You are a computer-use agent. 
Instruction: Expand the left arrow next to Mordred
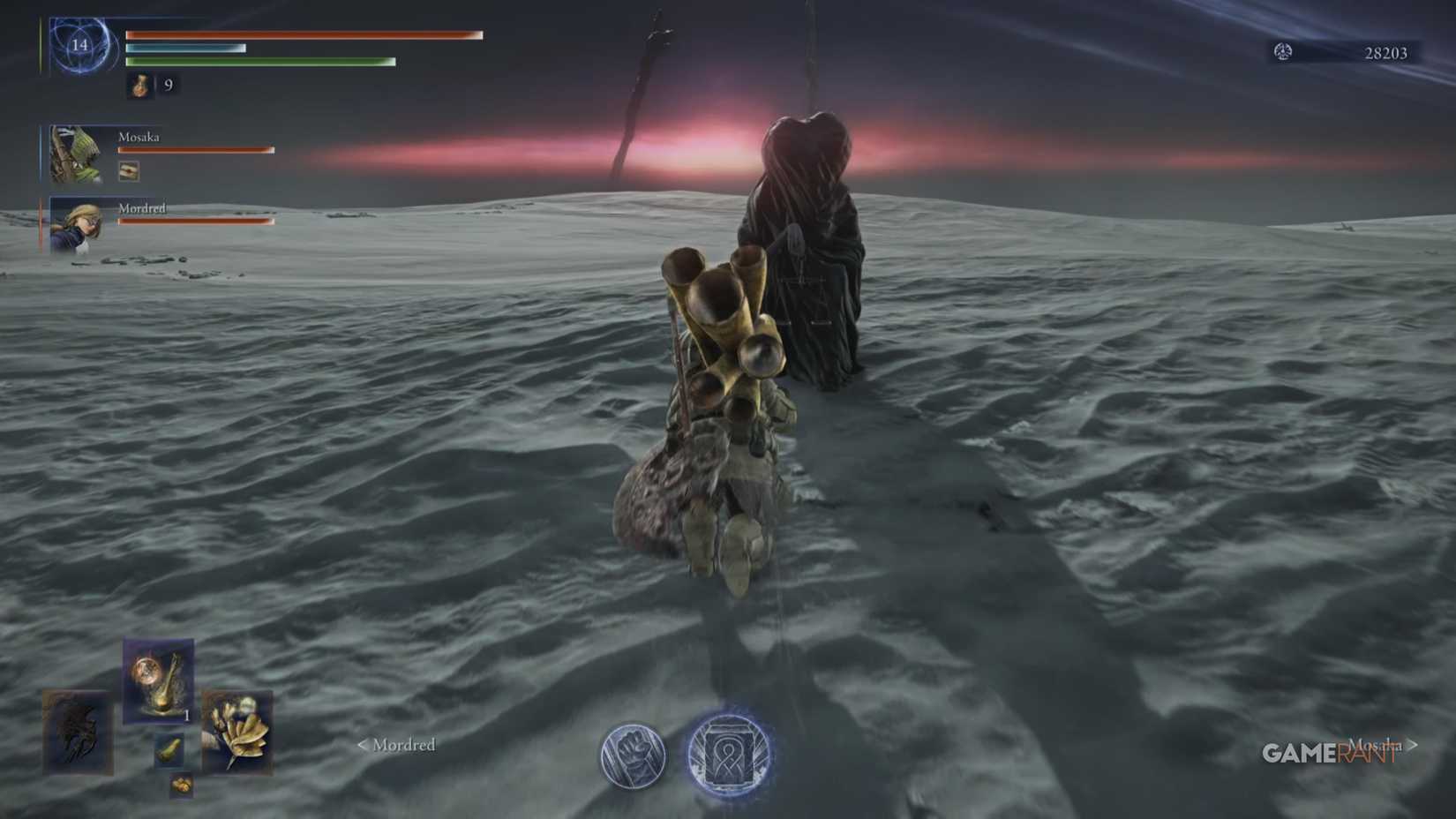tap(362, 746)
